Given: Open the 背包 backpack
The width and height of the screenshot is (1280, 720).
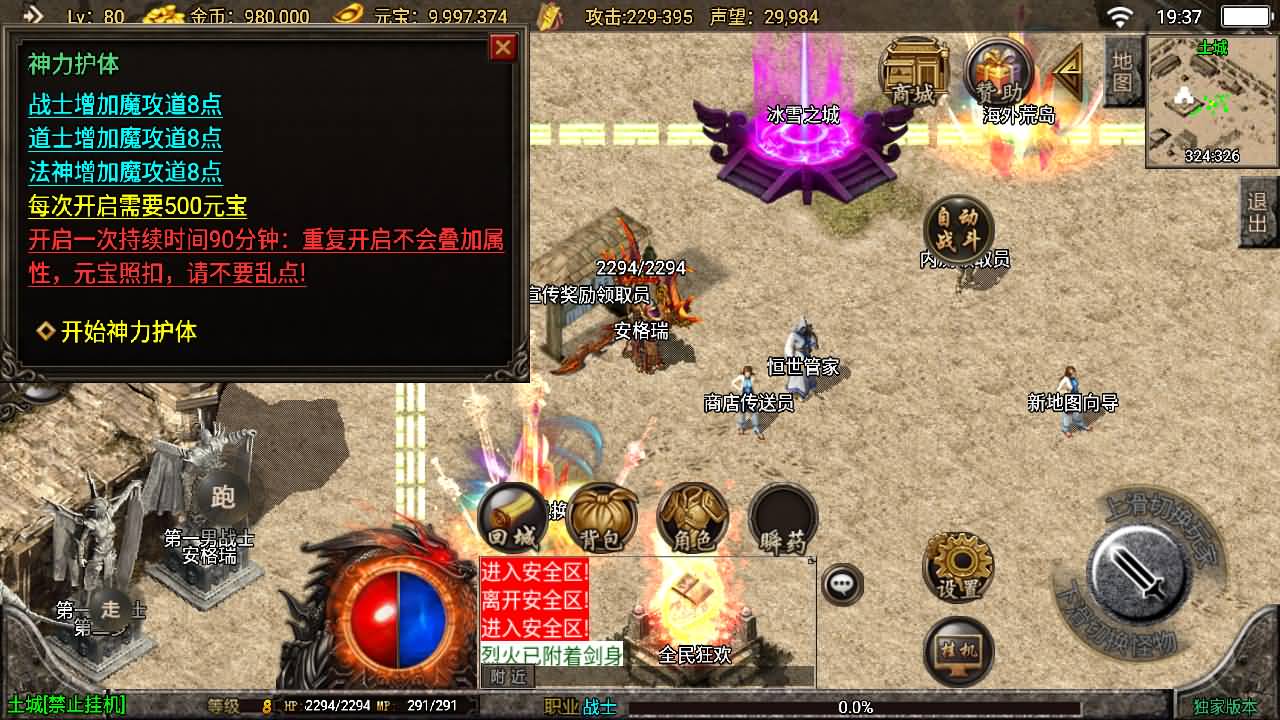Looking at the screenshot, I should [602, 516].
